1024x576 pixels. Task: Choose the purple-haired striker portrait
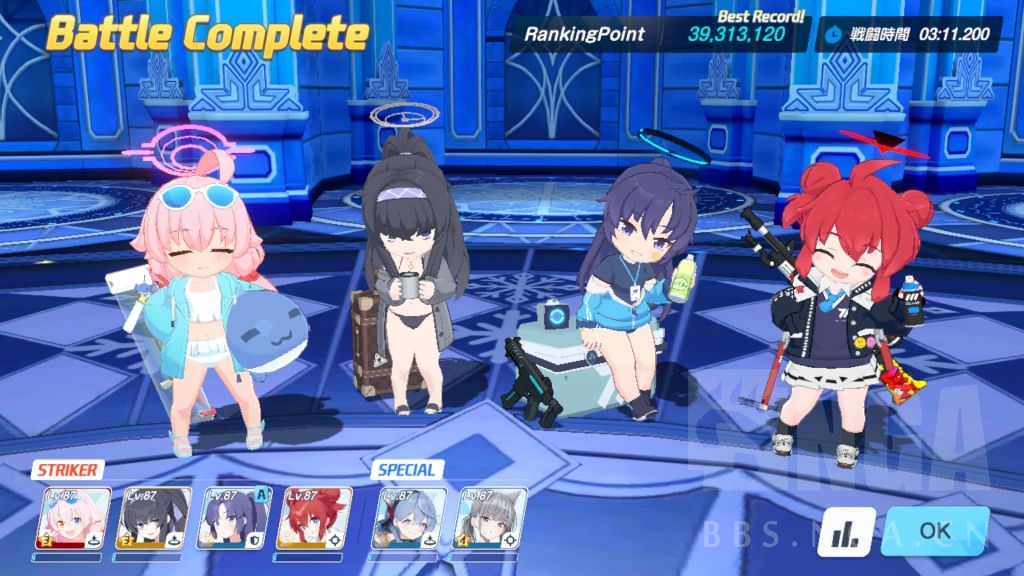click(x=235, y=518)
